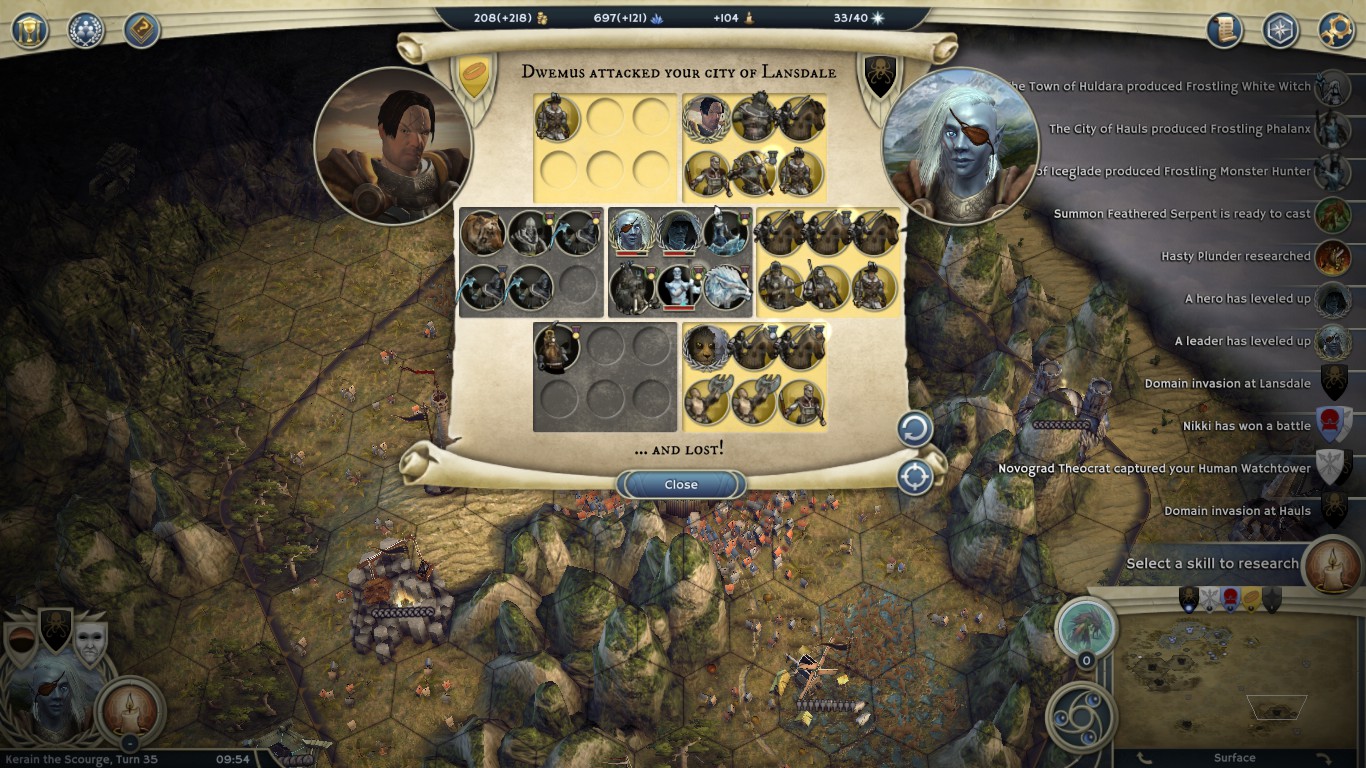View Nikki has won a battle event
The height and width of the screenshot is (768, 1366).
(1332, 426)
